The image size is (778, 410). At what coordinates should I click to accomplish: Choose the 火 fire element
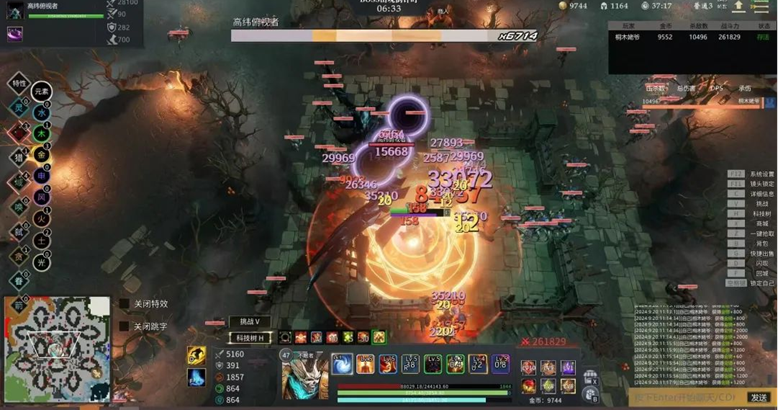point(41,219)
